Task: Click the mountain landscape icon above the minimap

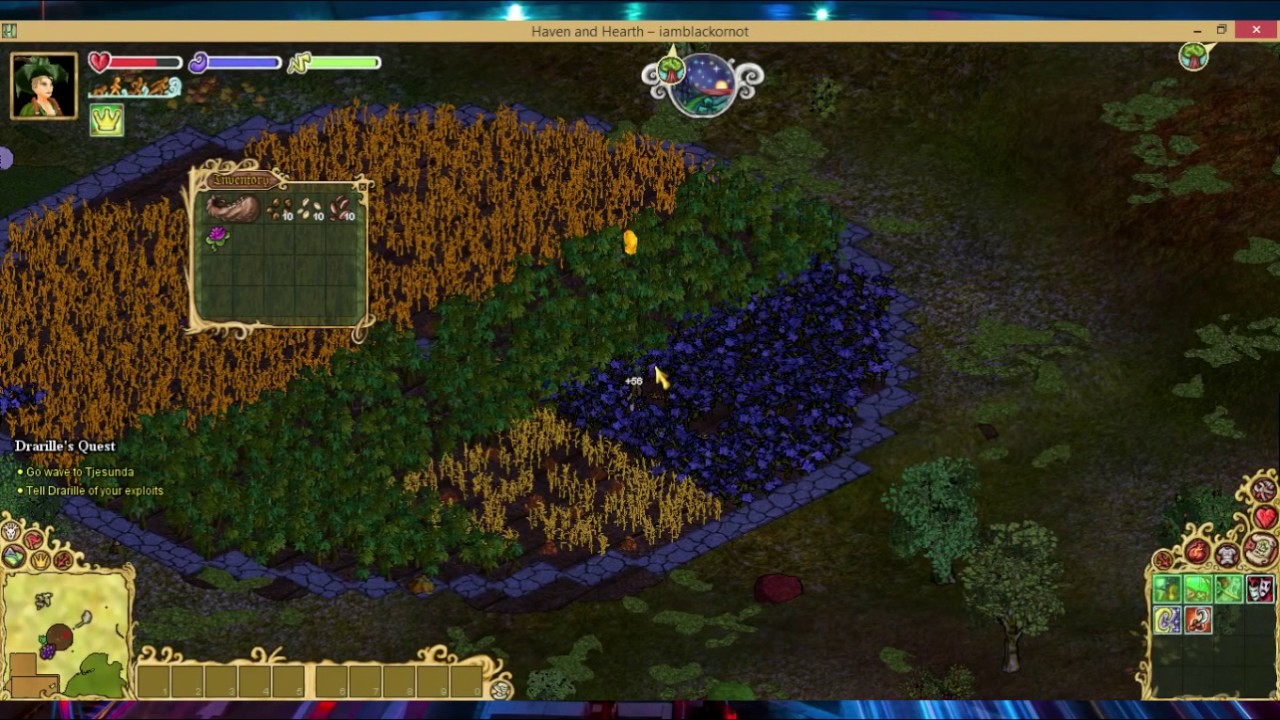Action: [x=14, y=556]
